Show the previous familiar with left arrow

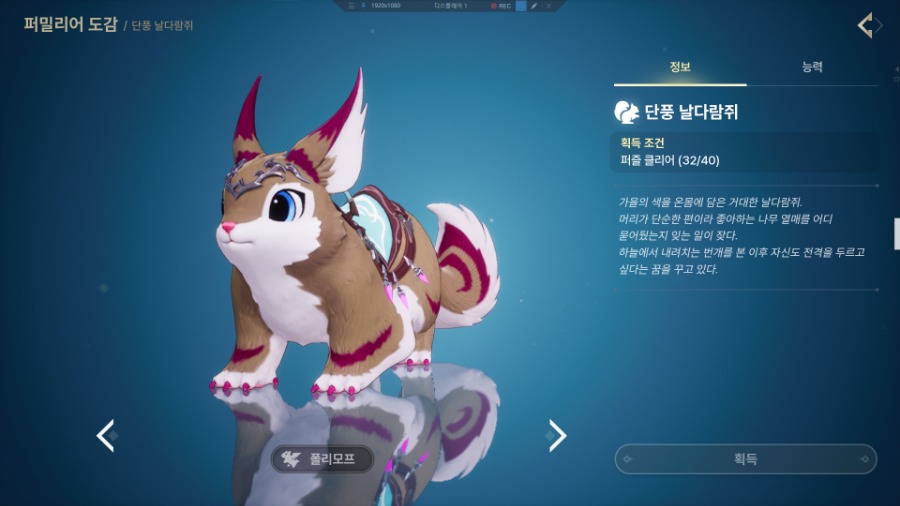pos(105,435)
